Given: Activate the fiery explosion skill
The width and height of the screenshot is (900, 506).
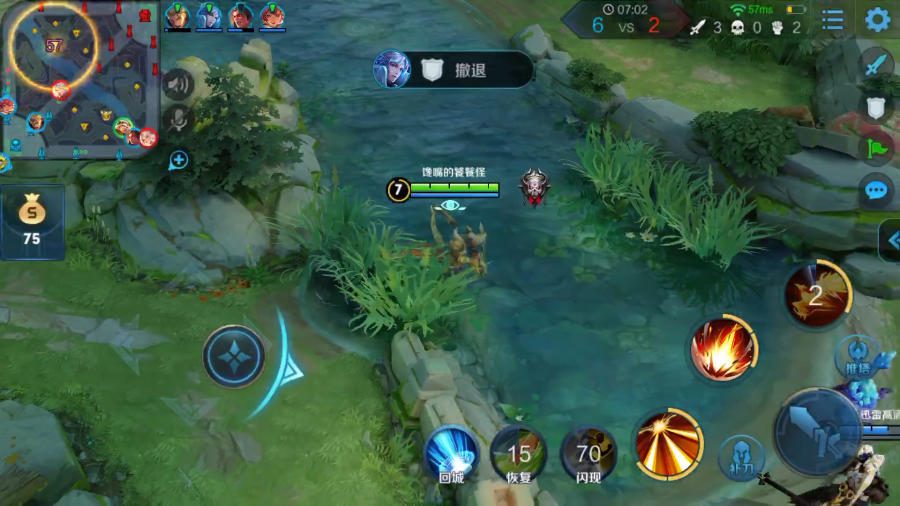Looking at the screenshot, I should click(x=722, y=350).
